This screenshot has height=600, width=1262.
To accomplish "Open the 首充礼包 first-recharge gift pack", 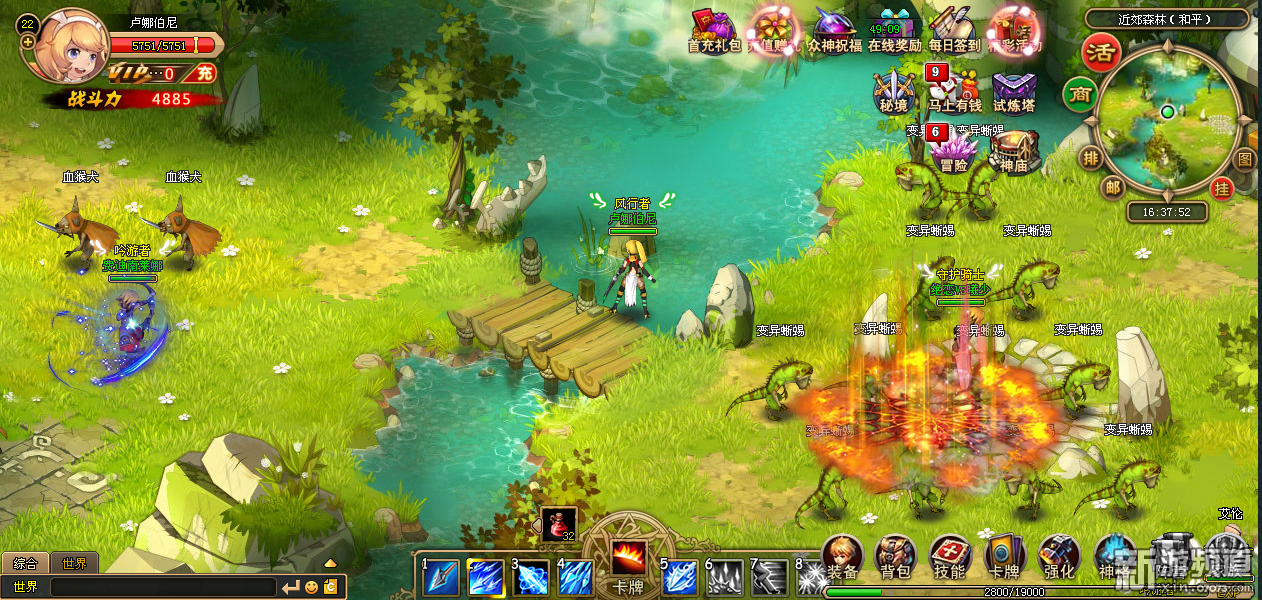I will click(x=713, y=27).
